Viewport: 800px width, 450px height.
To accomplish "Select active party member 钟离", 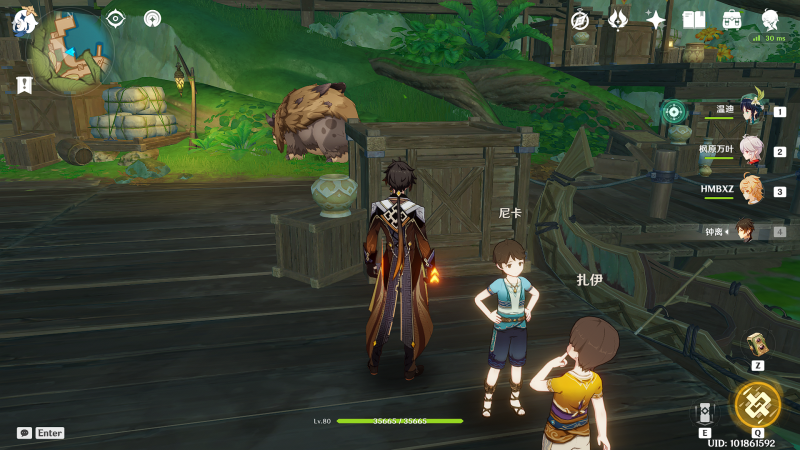I will click(745, 231).
